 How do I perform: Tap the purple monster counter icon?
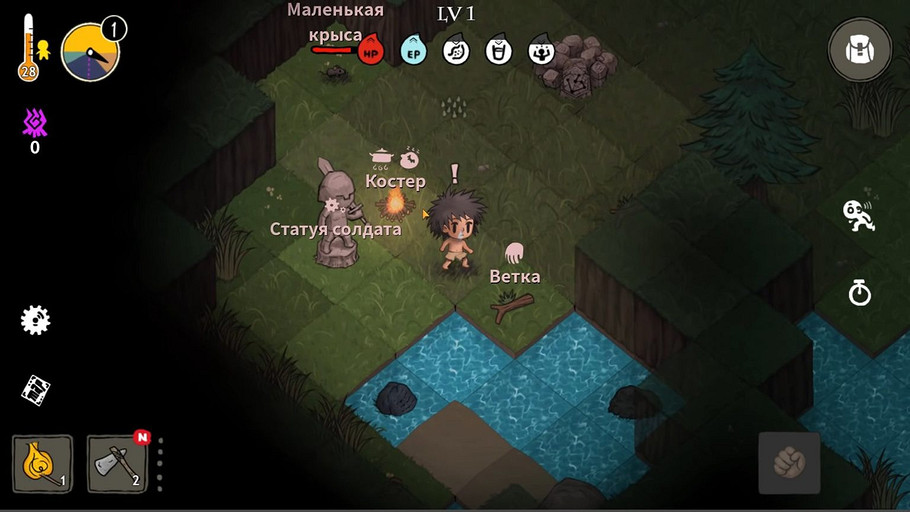tap(35, 124)
